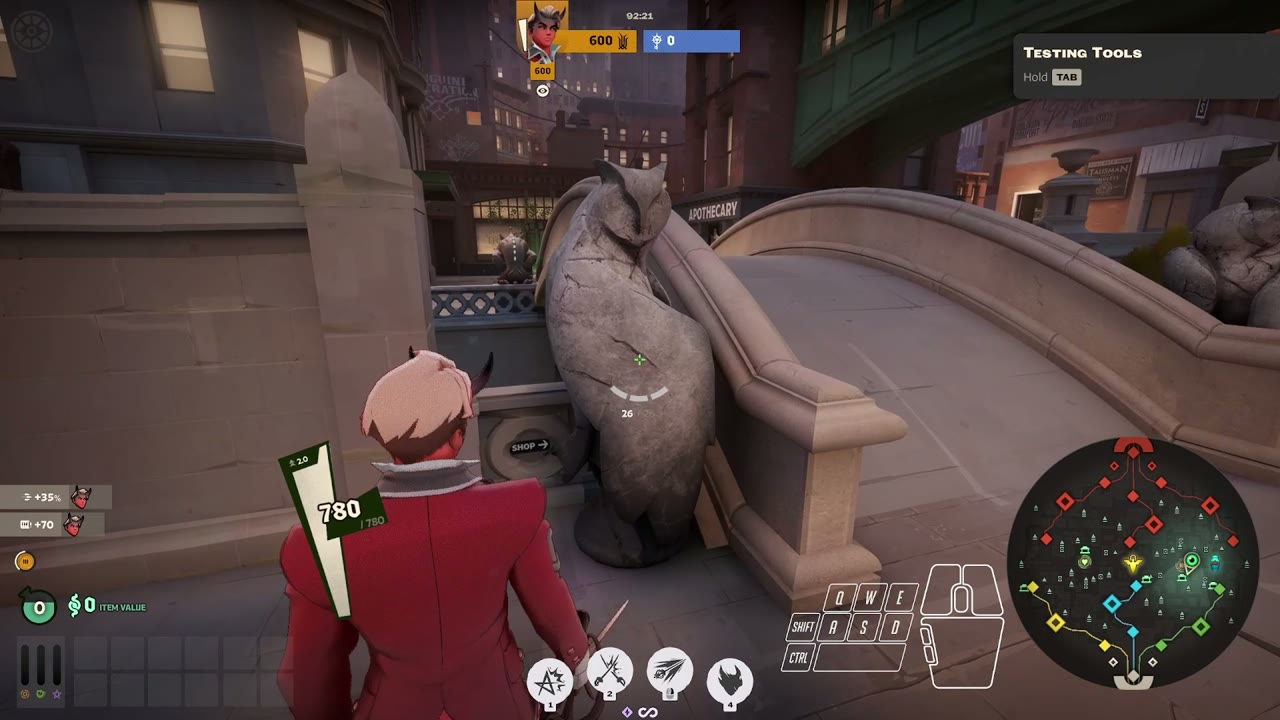Click the eye spectator icon below hero portrait
This screenshot has width=1280, height=720.
[x=543, y=89]
